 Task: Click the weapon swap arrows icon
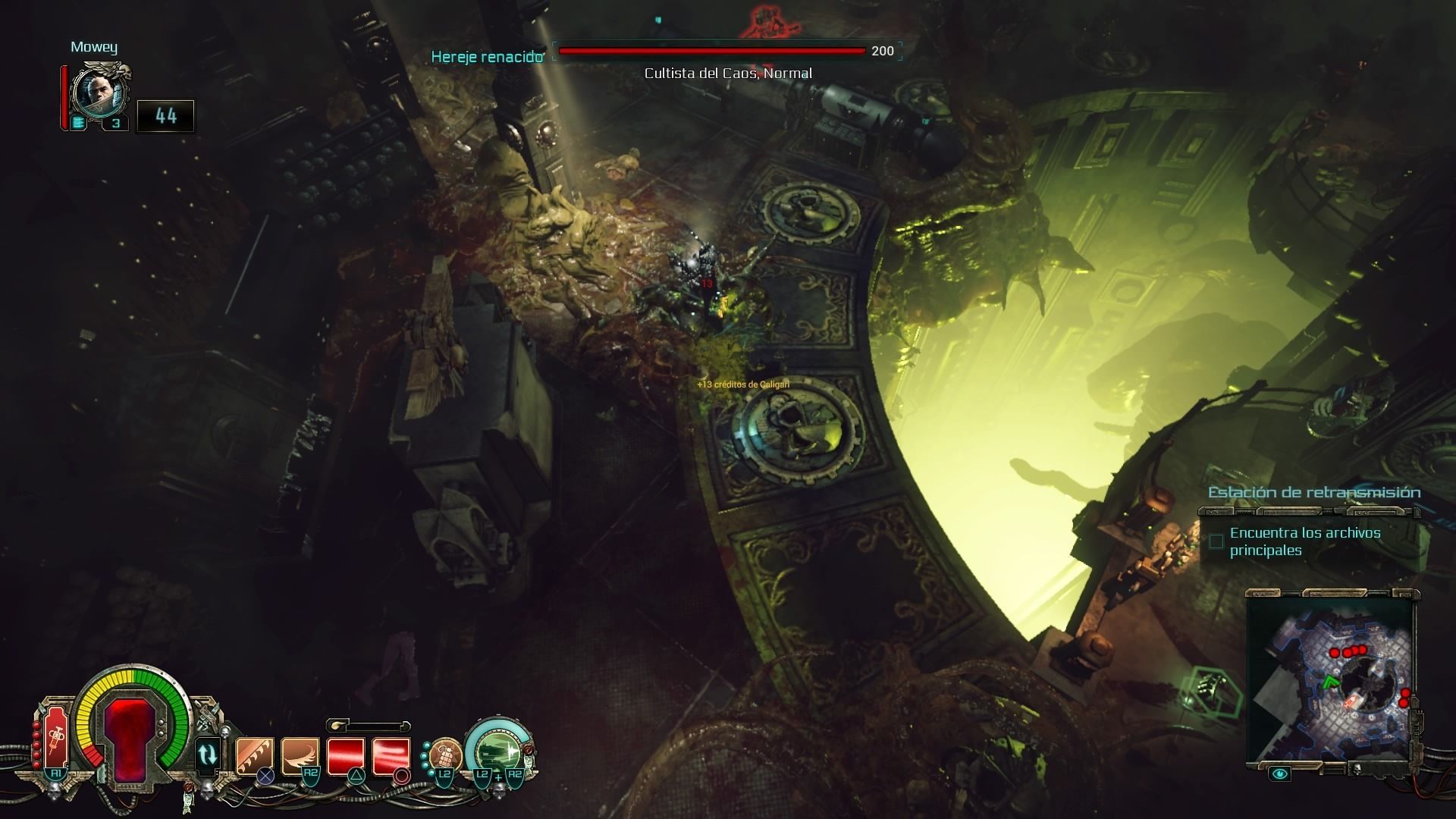(x=207, y=755)
